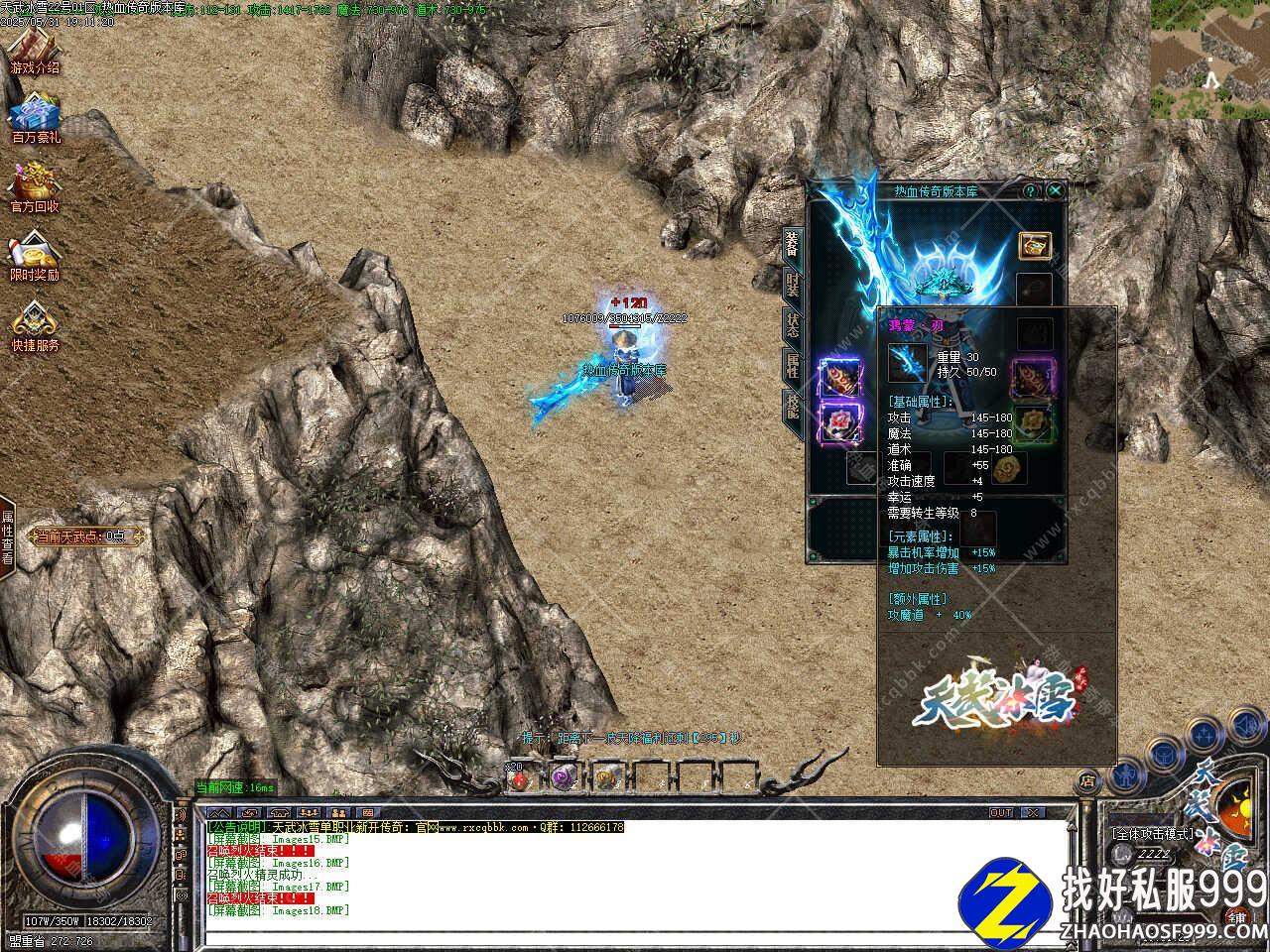Switch to the 装备 equipment tab

coord(792,243)
